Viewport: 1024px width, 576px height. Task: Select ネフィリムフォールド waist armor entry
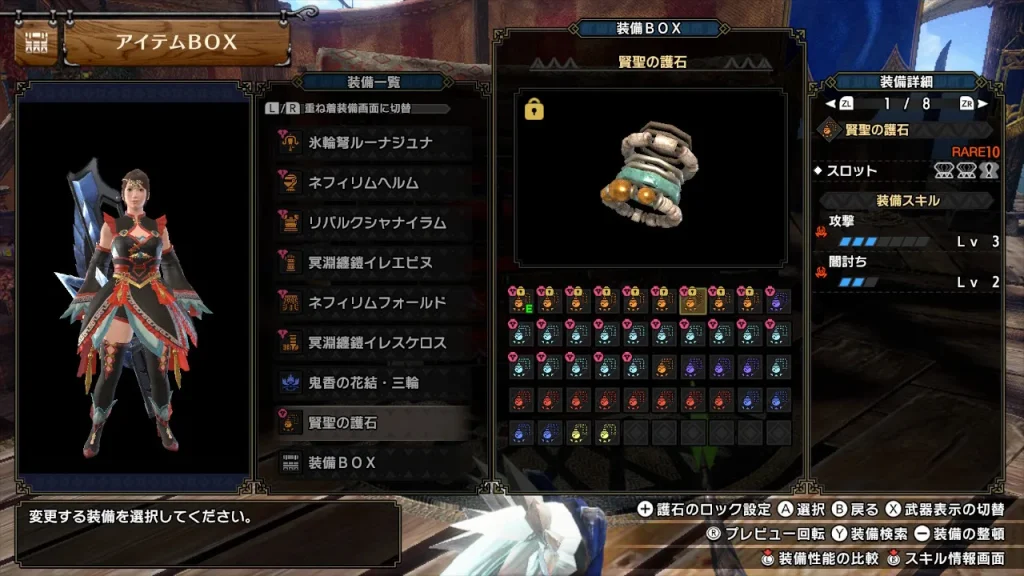(371, 303)
